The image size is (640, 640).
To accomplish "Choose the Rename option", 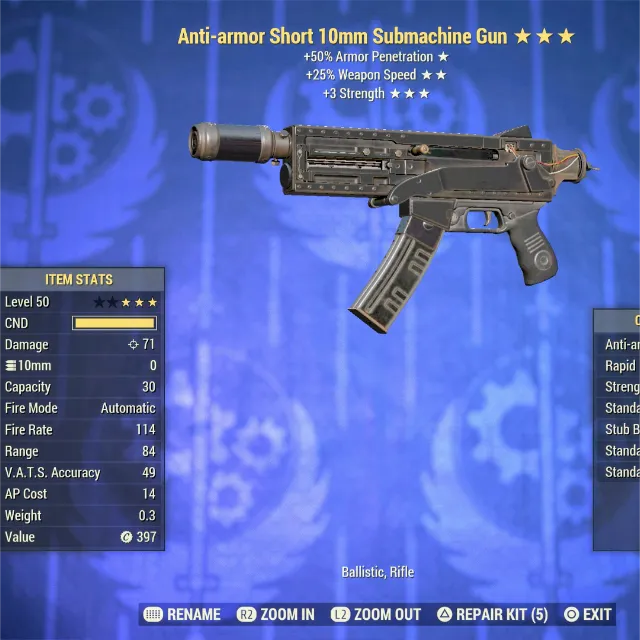I will tap(184, 614).
